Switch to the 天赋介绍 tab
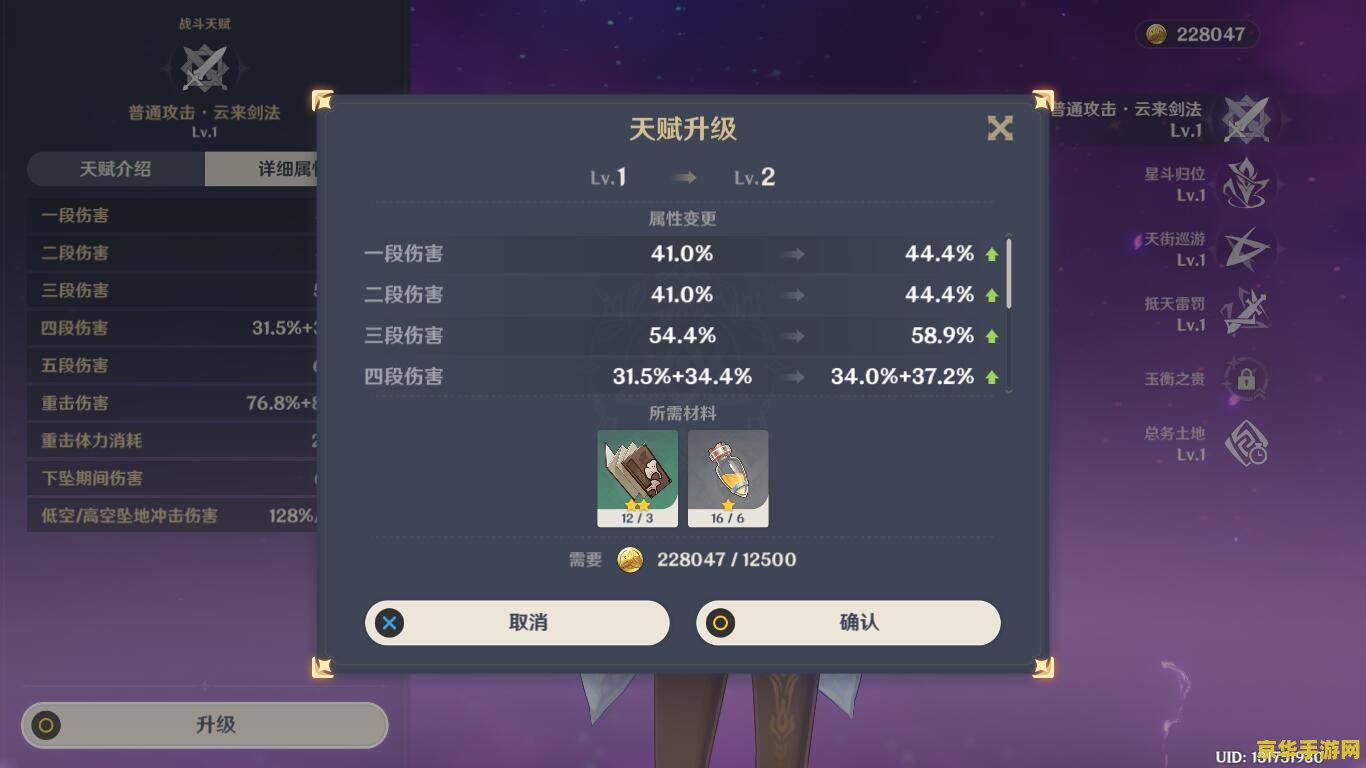Viewport: 1366px width, 768px height. pyautogui.click(x=117, y=170)
